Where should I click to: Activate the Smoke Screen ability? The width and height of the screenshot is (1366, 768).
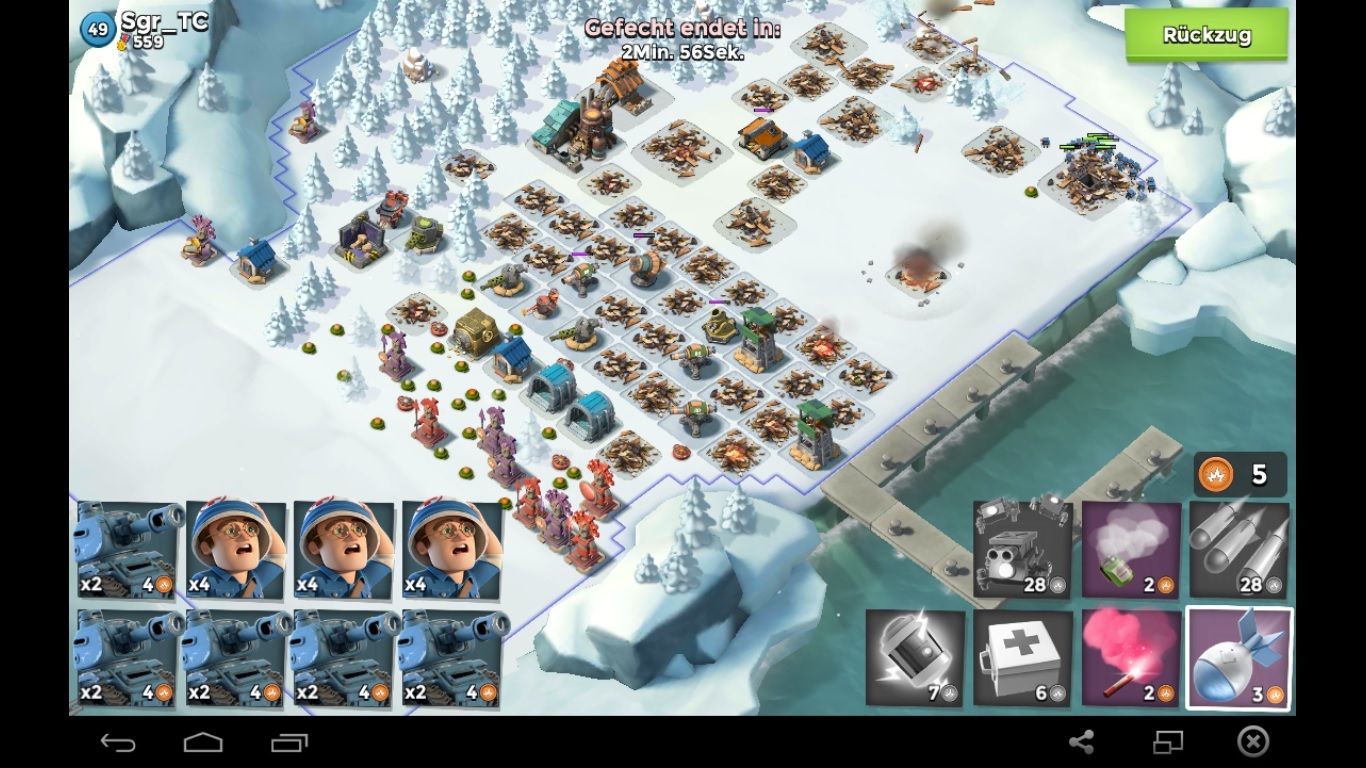pos(1131,550)
